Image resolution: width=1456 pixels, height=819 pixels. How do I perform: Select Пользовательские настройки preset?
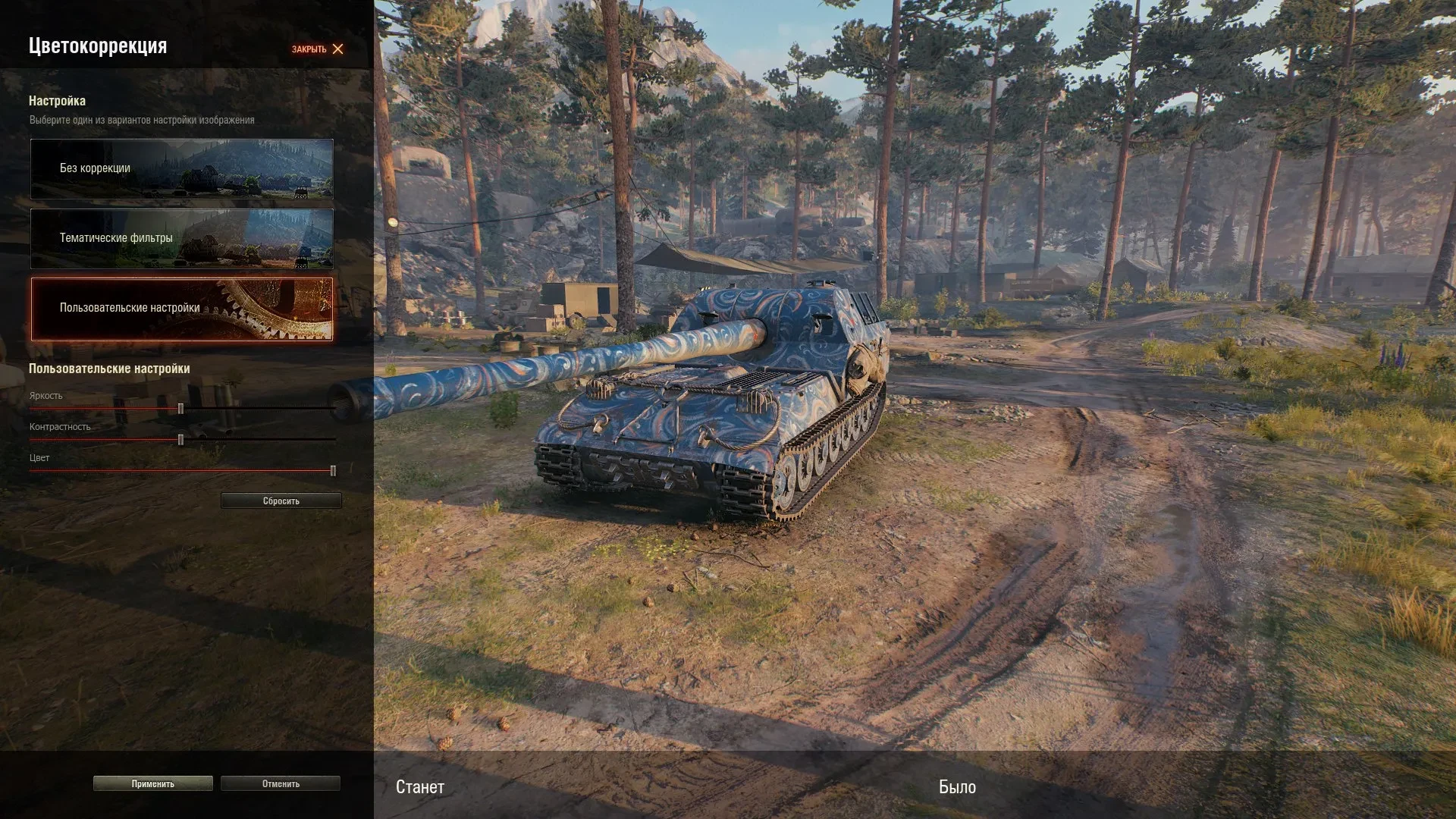181,309
